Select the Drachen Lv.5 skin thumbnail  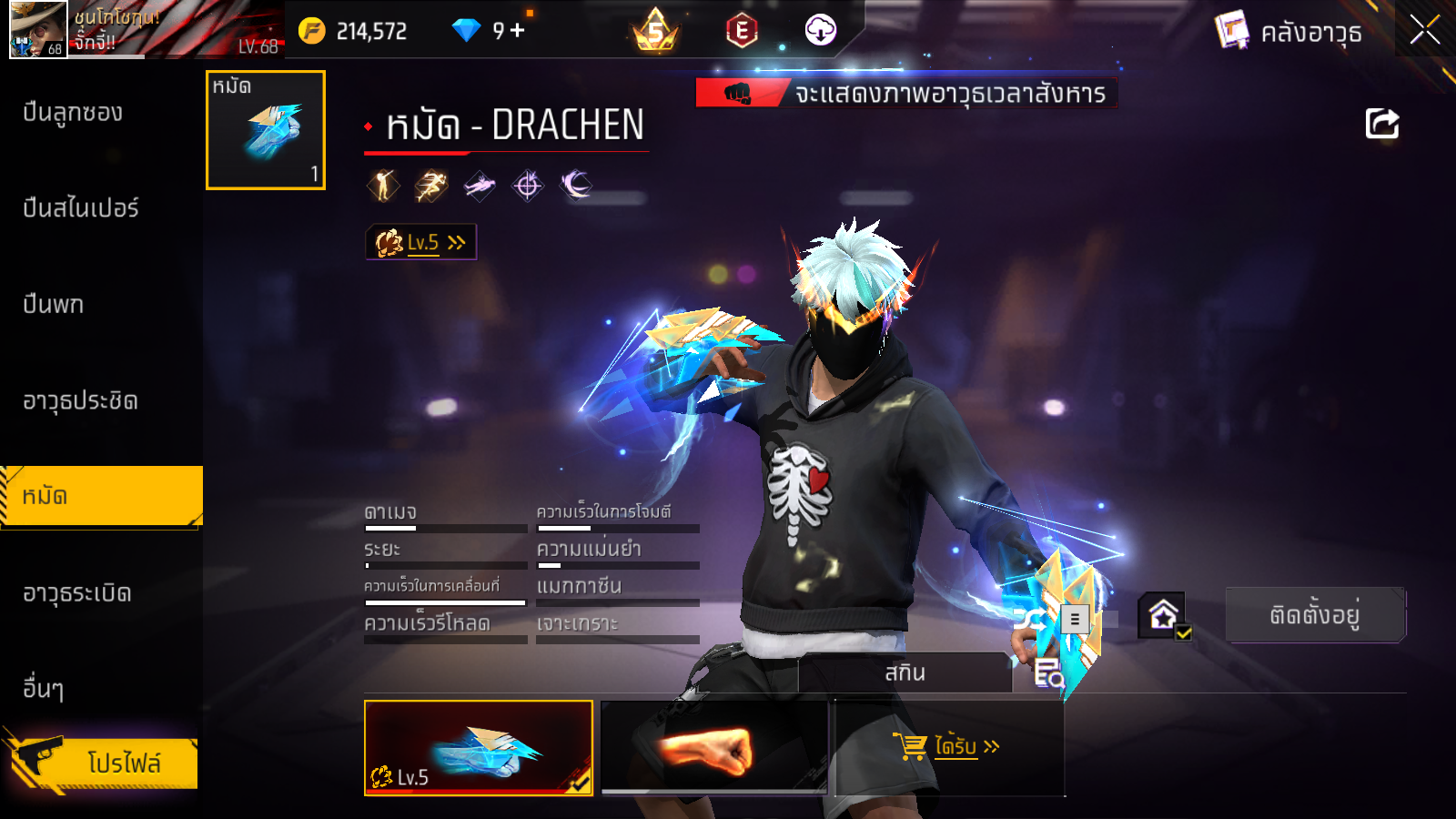click(478, 747)
